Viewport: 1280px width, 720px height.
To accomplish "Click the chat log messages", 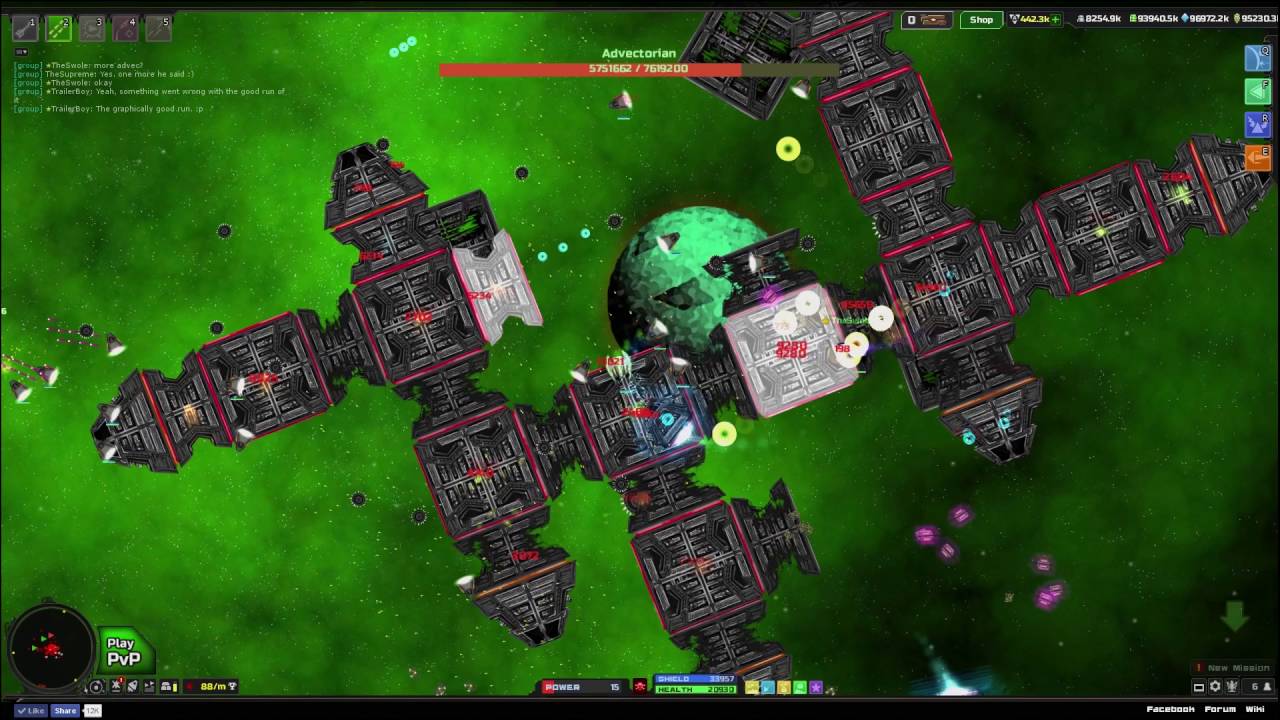I will point(150,86).
